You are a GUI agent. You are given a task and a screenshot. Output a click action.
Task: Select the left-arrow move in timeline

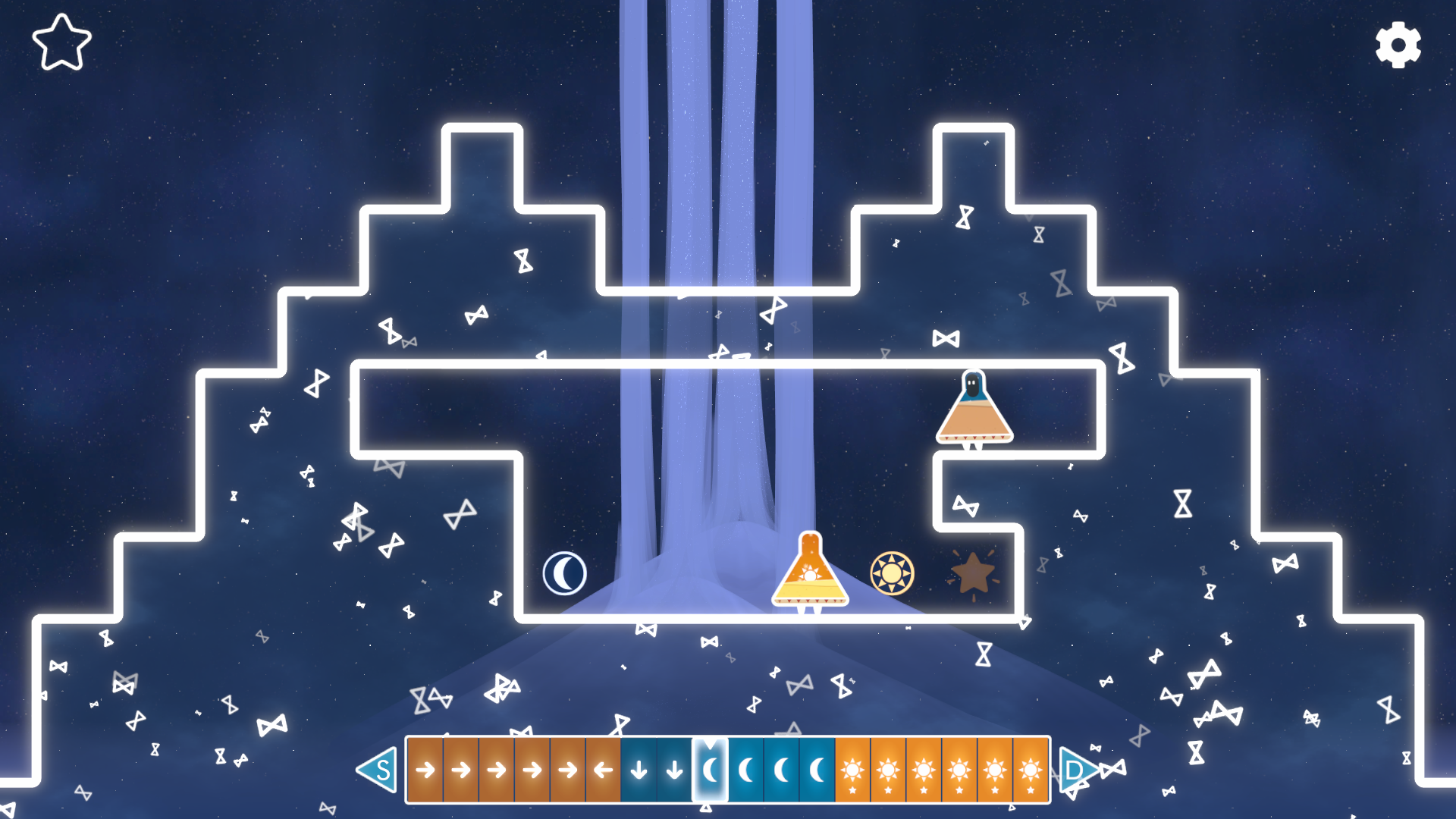(x=603, y=770)
